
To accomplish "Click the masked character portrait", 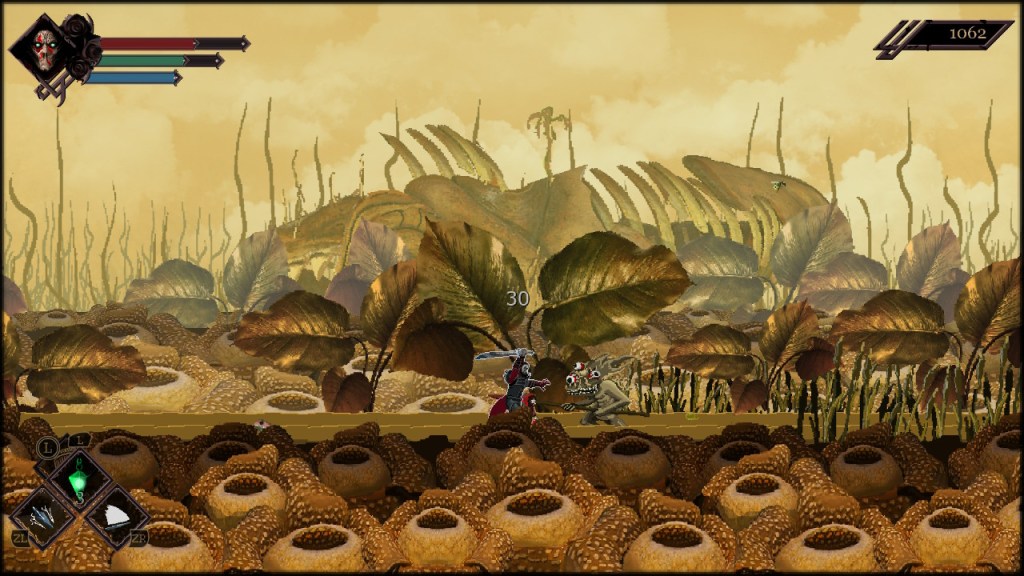I will pos(44,49).
